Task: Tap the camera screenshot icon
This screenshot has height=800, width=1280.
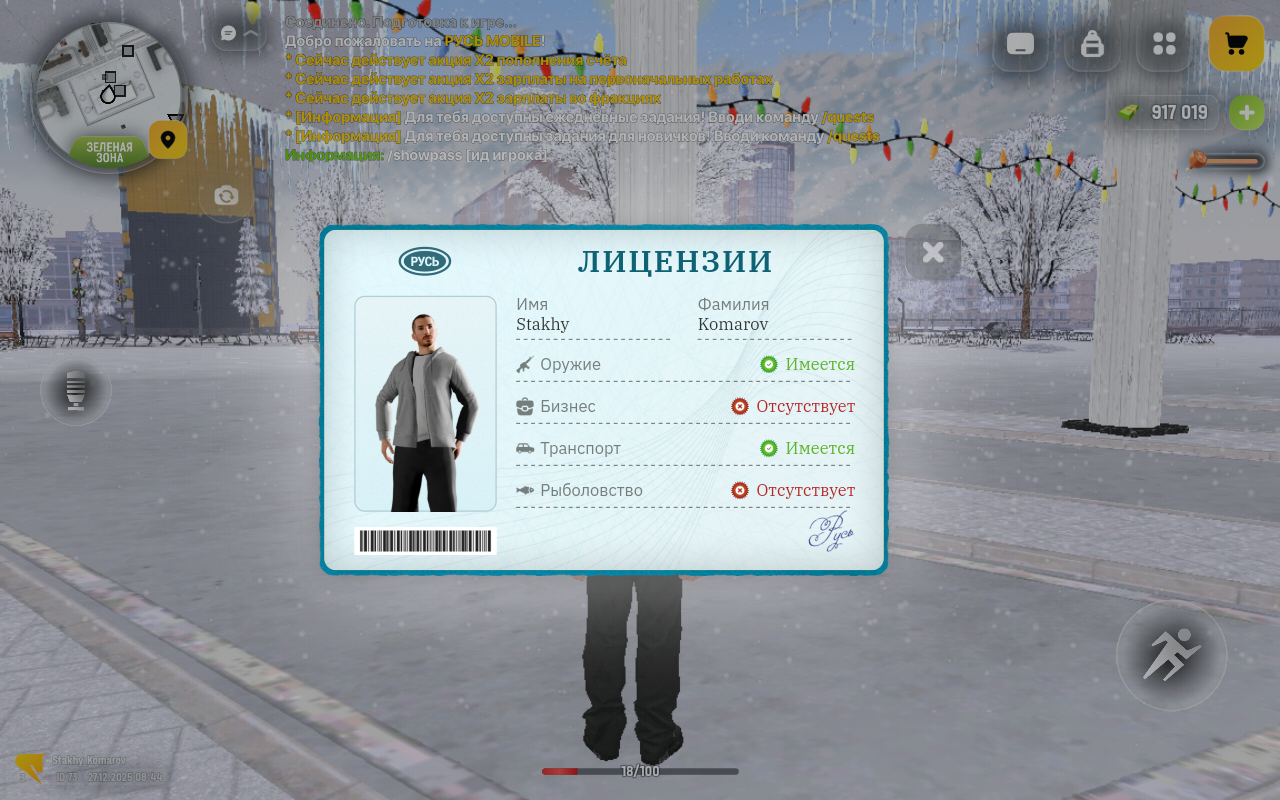Action: pyautogui.click(x=227, y=196)
